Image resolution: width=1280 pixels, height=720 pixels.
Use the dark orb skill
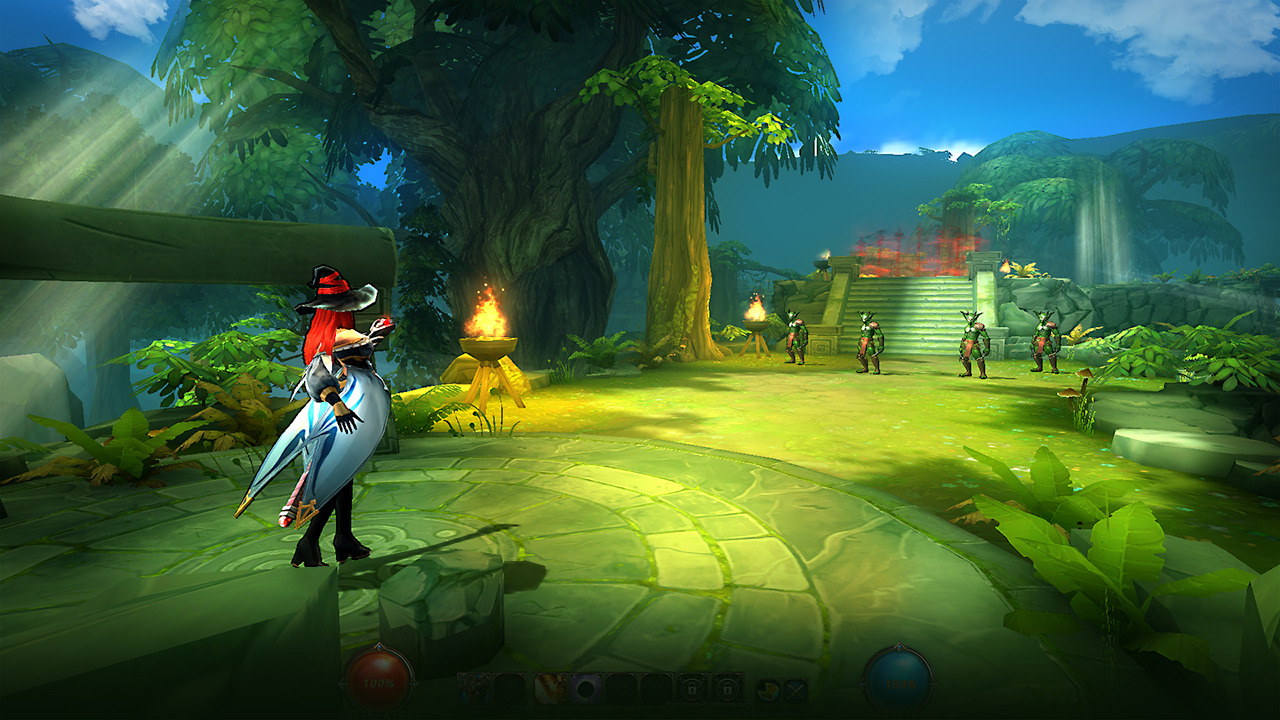[x=584, y=688]
